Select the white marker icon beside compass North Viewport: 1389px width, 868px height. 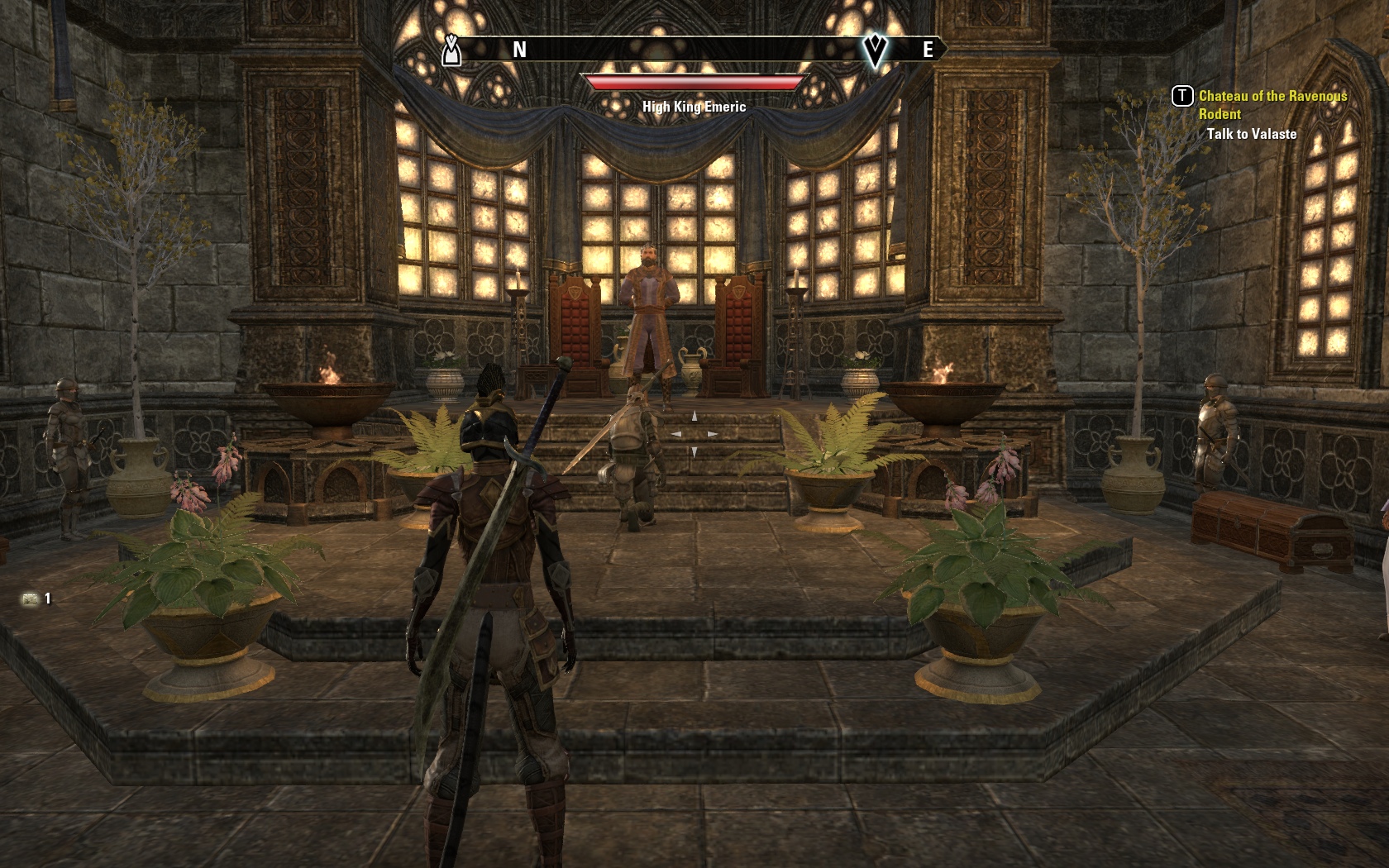[451, 50]
